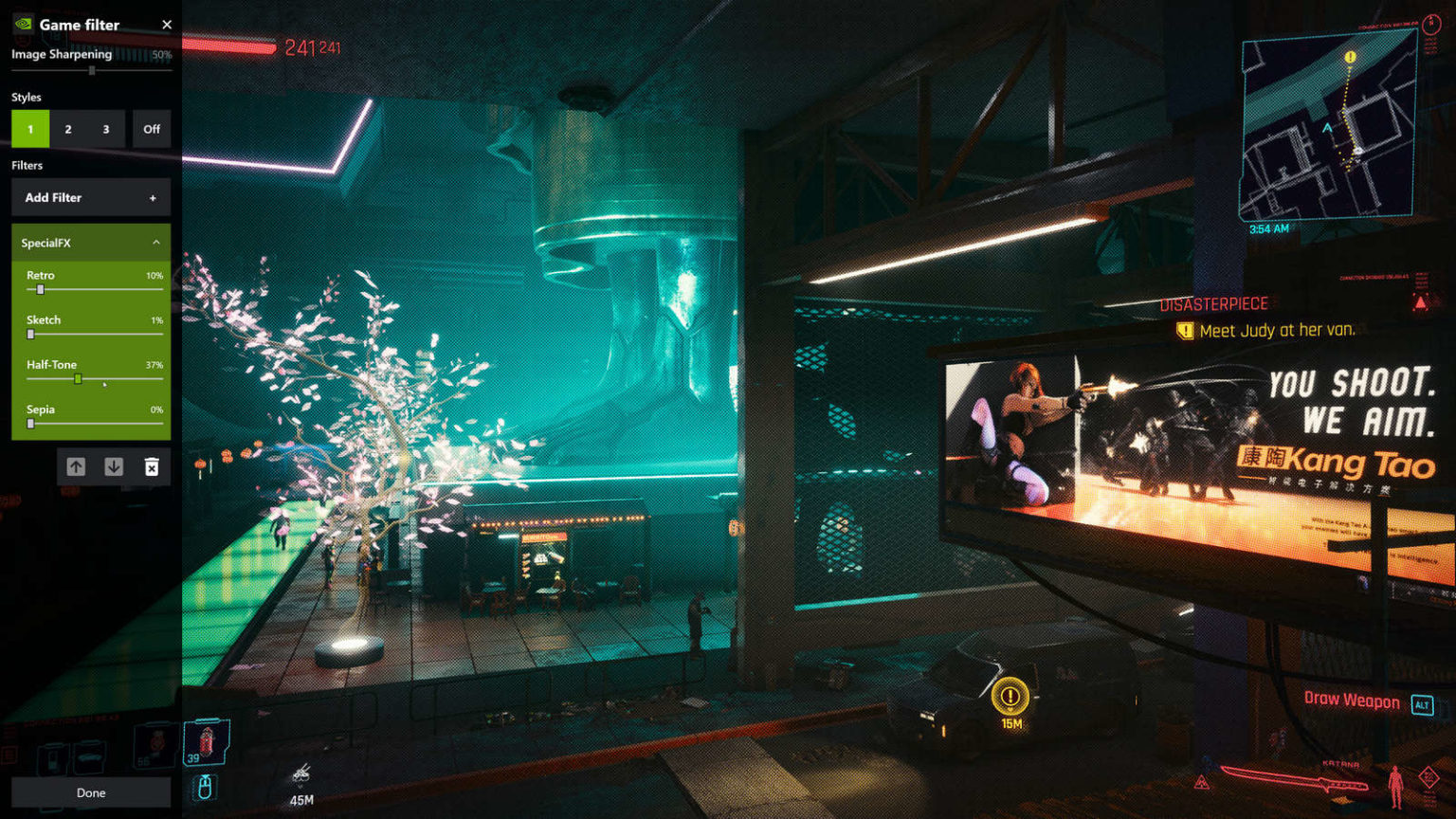Switch to filter style 2
The image size is (1456, 819).
point(68,129)
